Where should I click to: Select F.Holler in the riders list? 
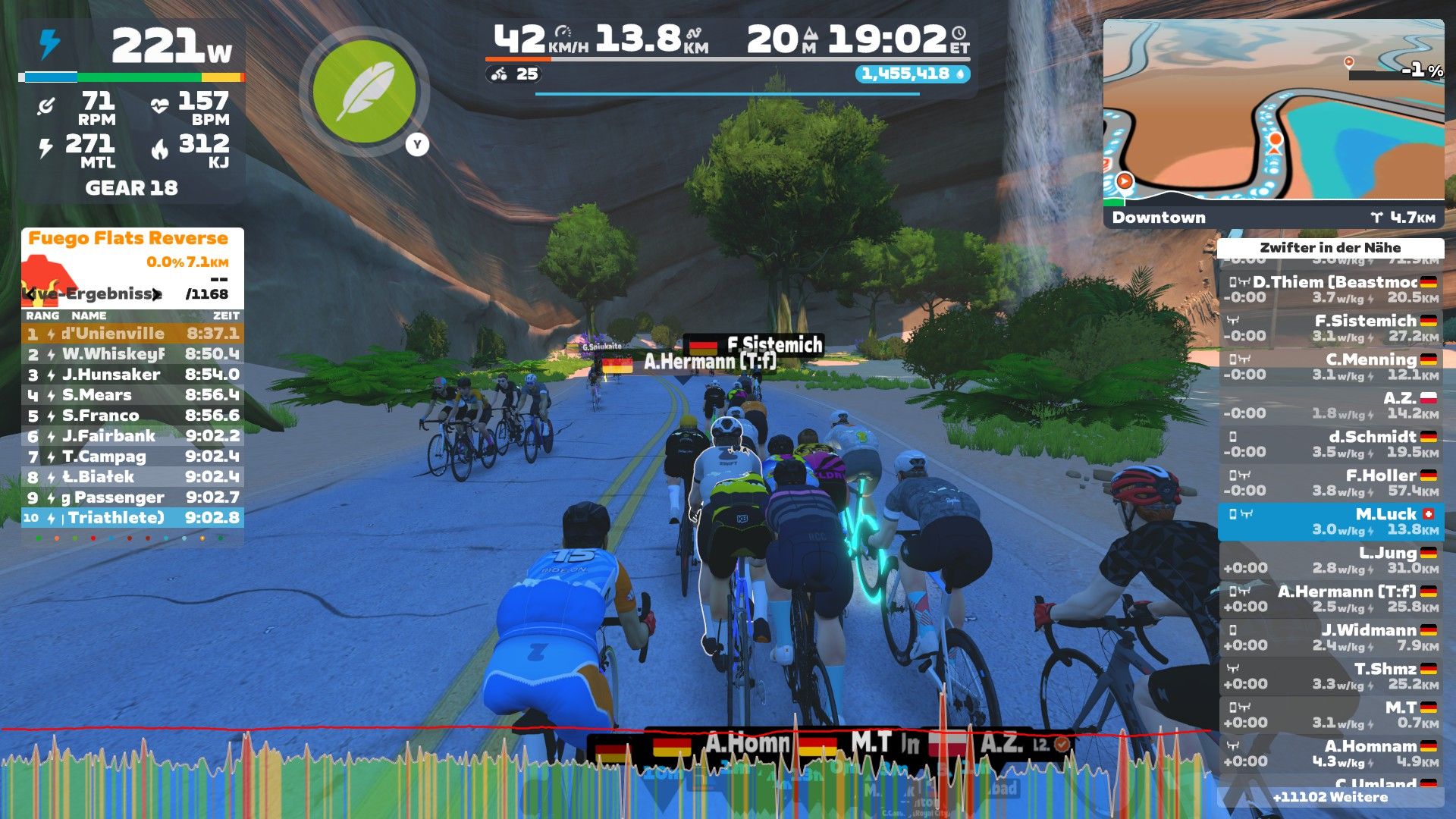[x=1331, y=483]
